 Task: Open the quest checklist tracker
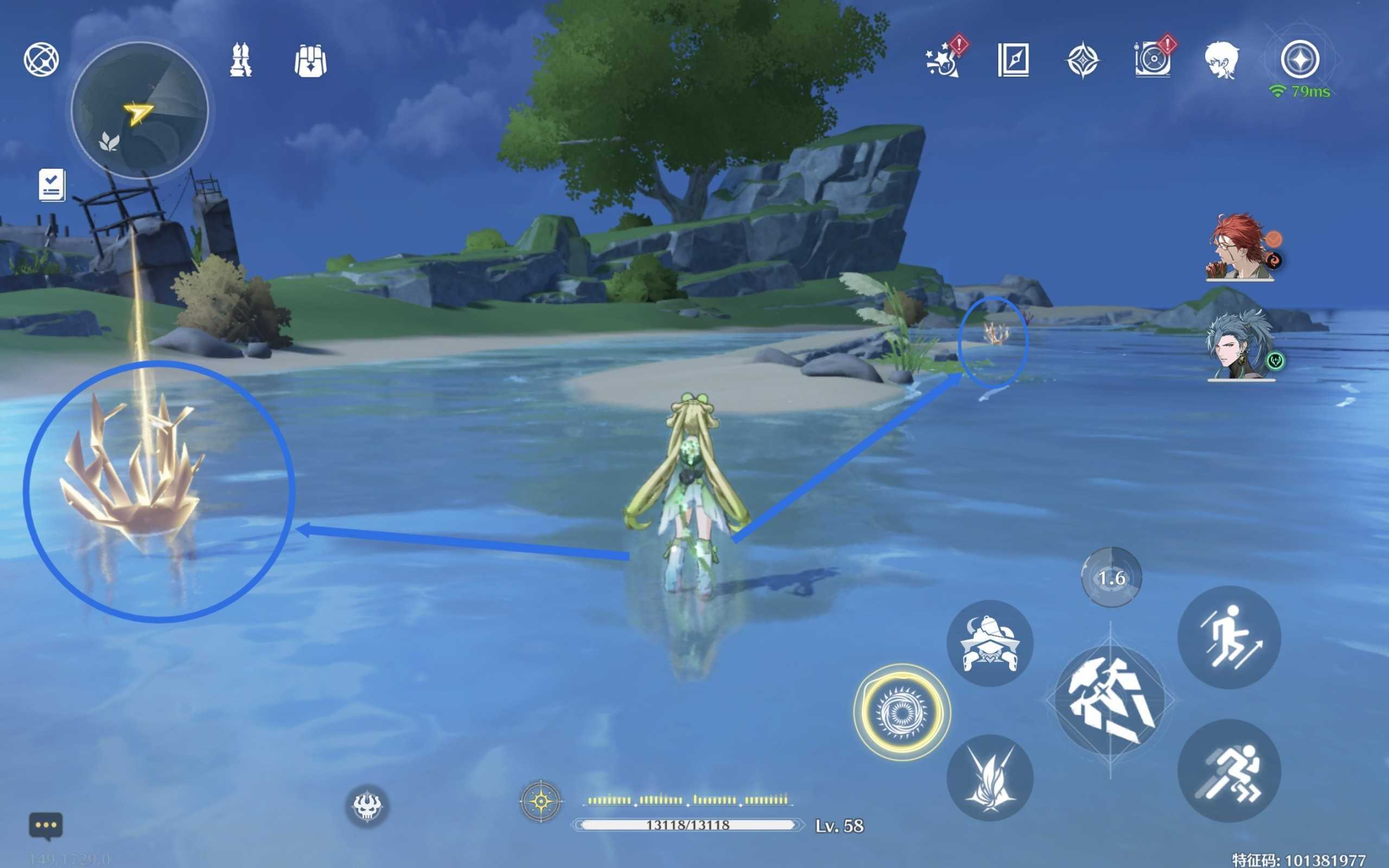(52, 185)
